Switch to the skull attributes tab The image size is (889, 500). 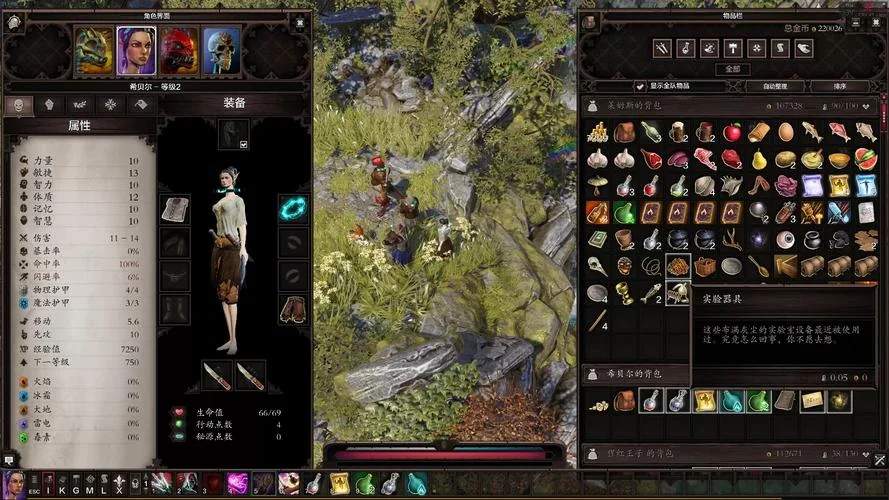click(x=19, y=105)
